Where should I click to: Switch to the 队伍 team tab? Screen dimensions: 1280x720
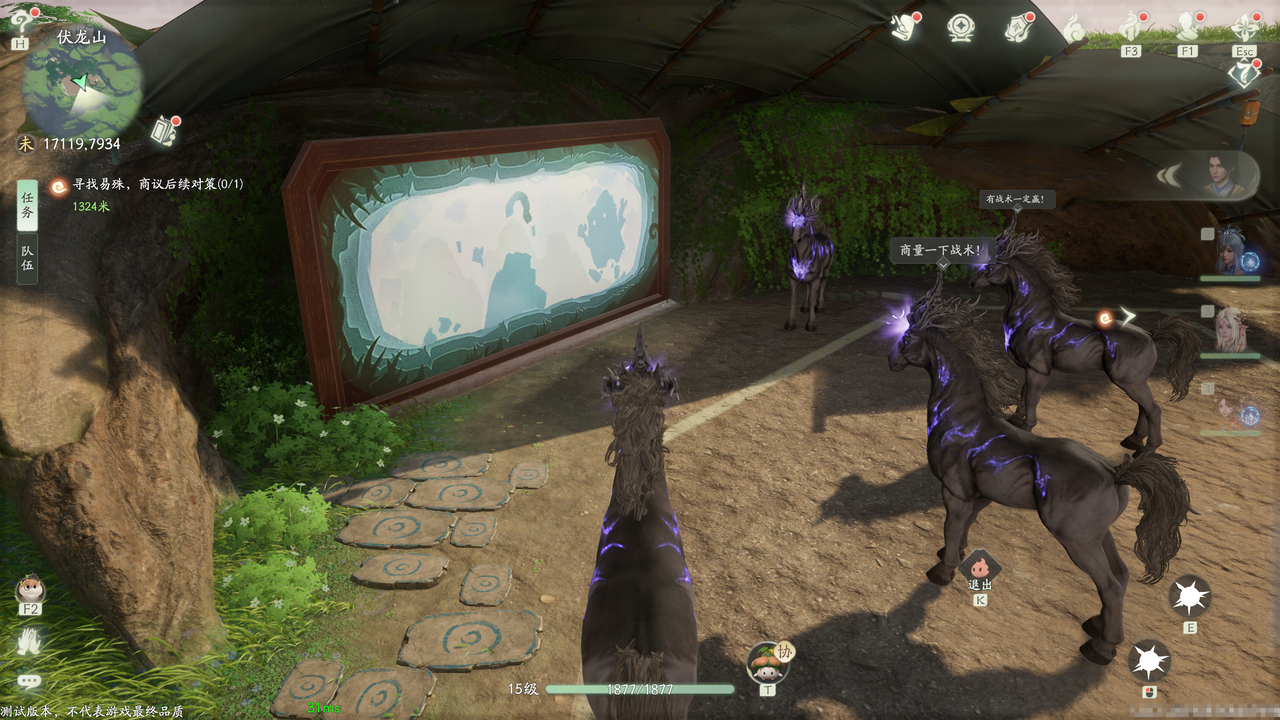click(x=28, y=258)
